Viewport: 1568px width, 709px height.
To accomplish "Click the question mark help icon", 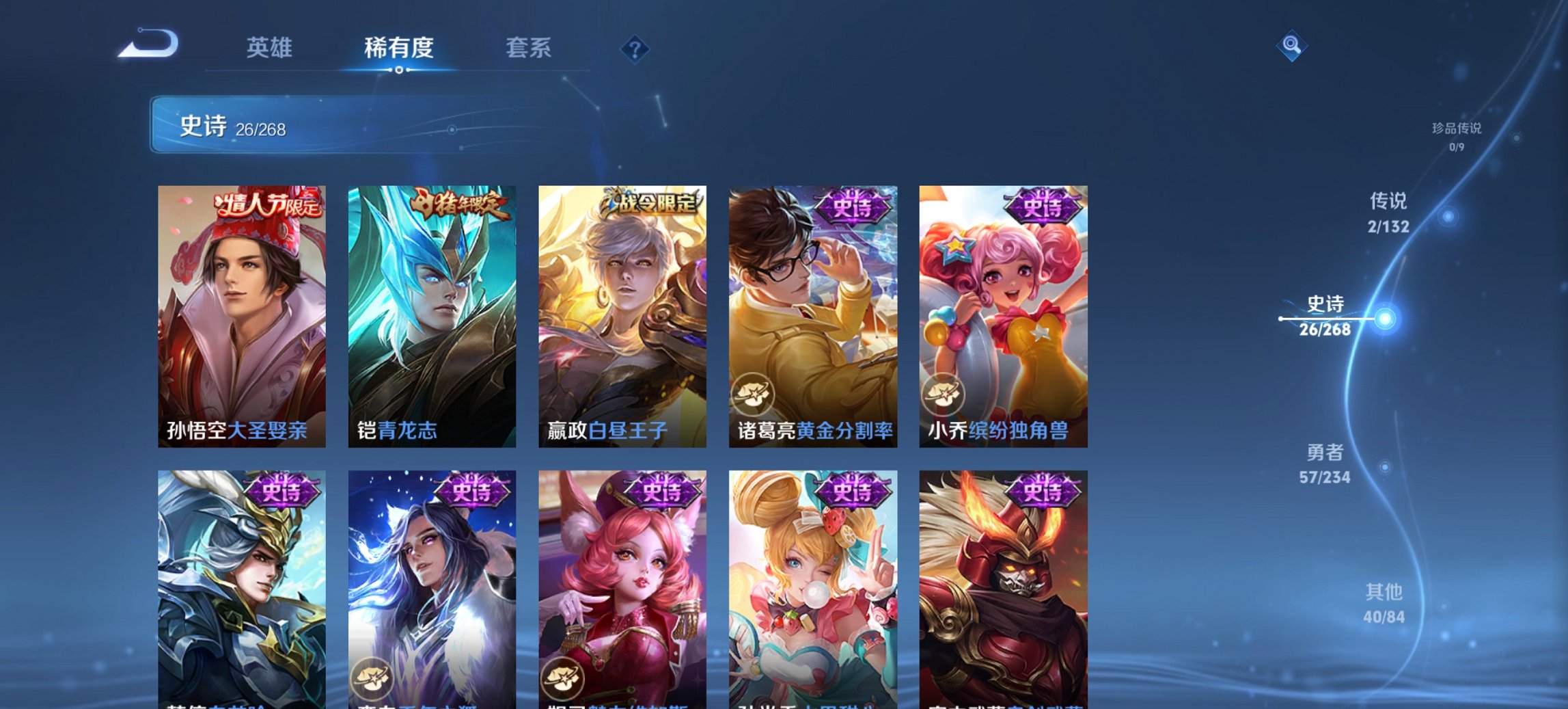I will [635, 48].
